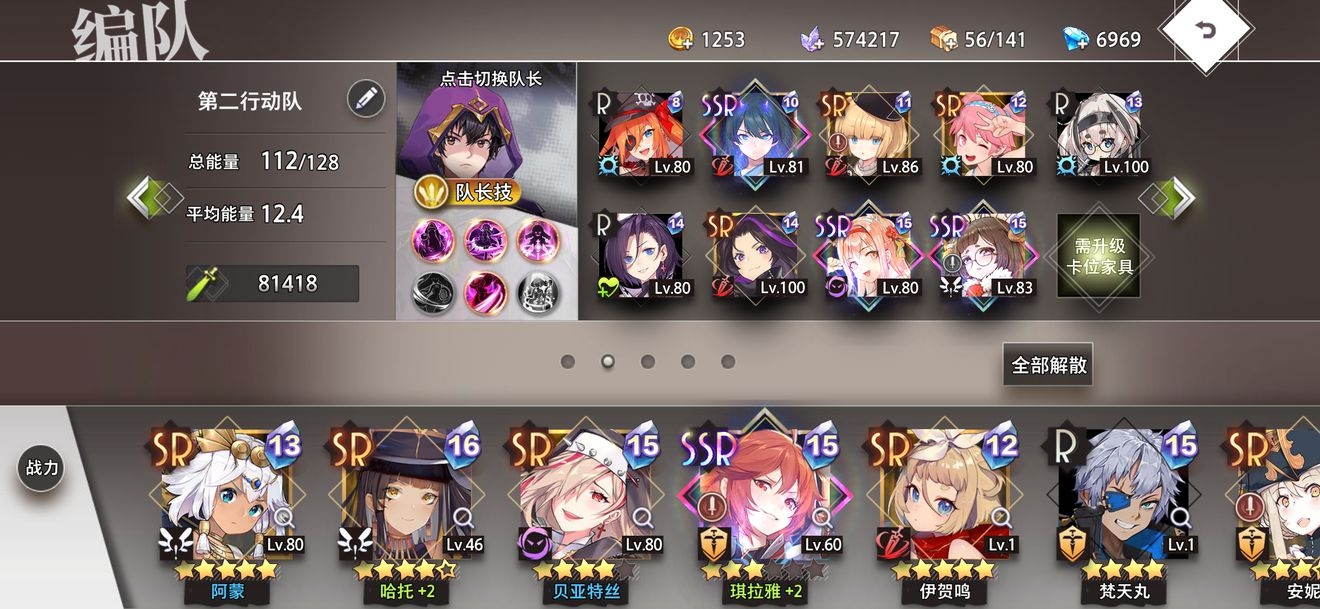Disband all with 全部解散 button

pos(1048,365)
